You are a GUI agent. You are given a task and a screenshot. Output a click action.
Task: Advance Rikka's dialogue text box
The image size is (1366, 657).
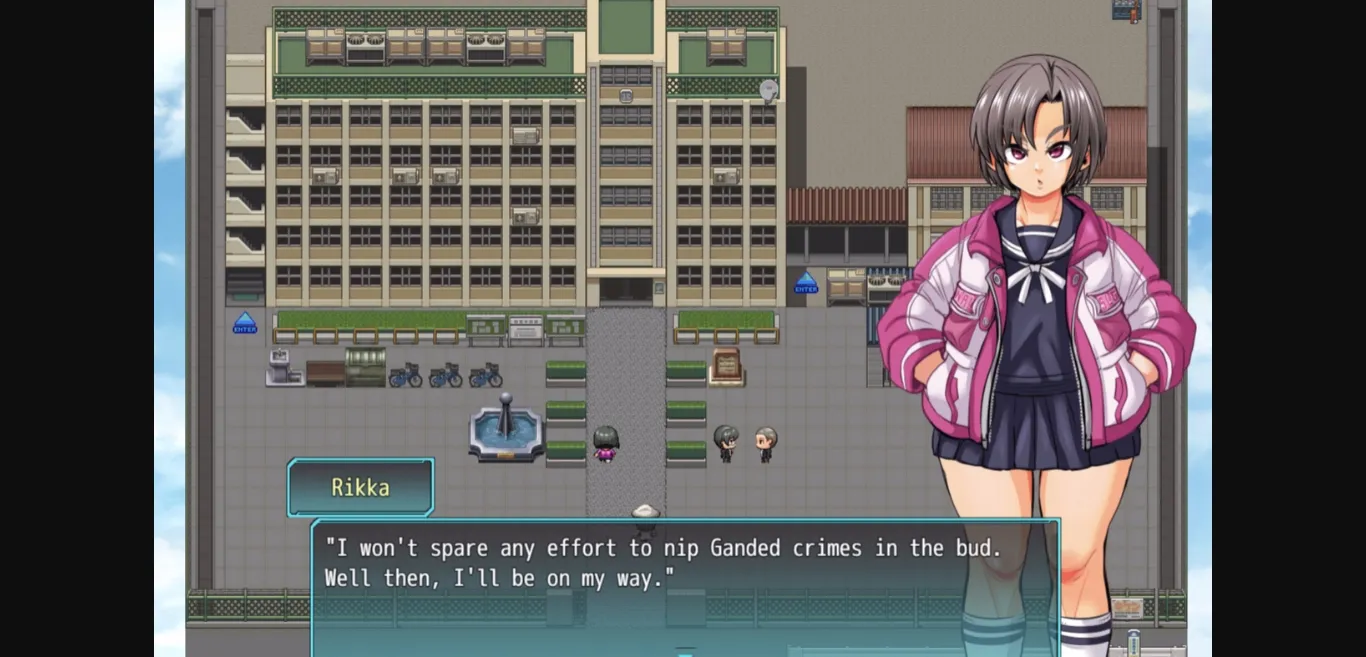pyautogui.click(x=685, y=588)
